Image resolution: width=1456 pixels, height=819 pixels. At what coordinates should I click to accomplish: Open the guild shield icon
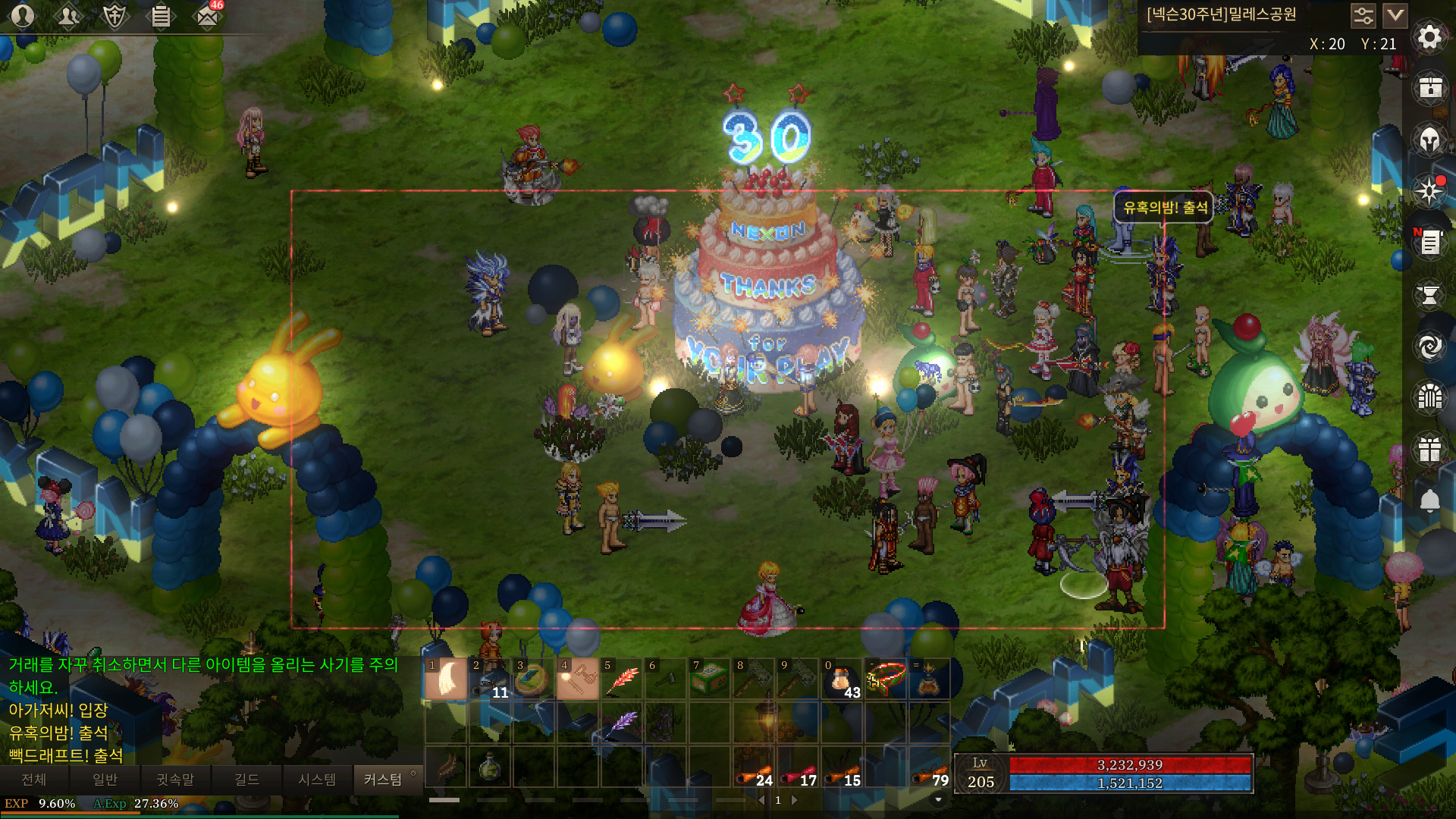[115, 15]
